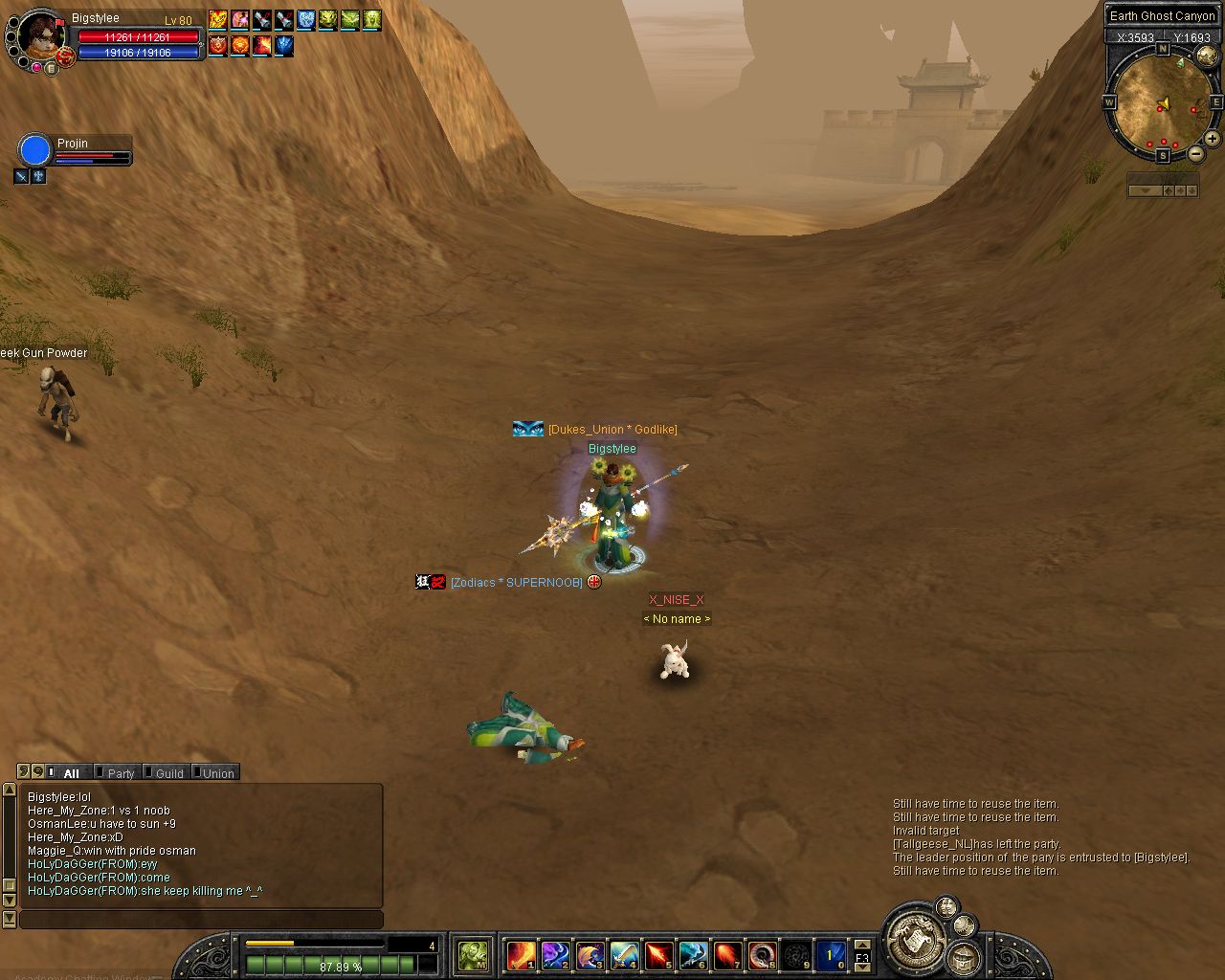Select the Union chat tab
The height and width of the screenshot is (980, 1225).
(217, 773)
